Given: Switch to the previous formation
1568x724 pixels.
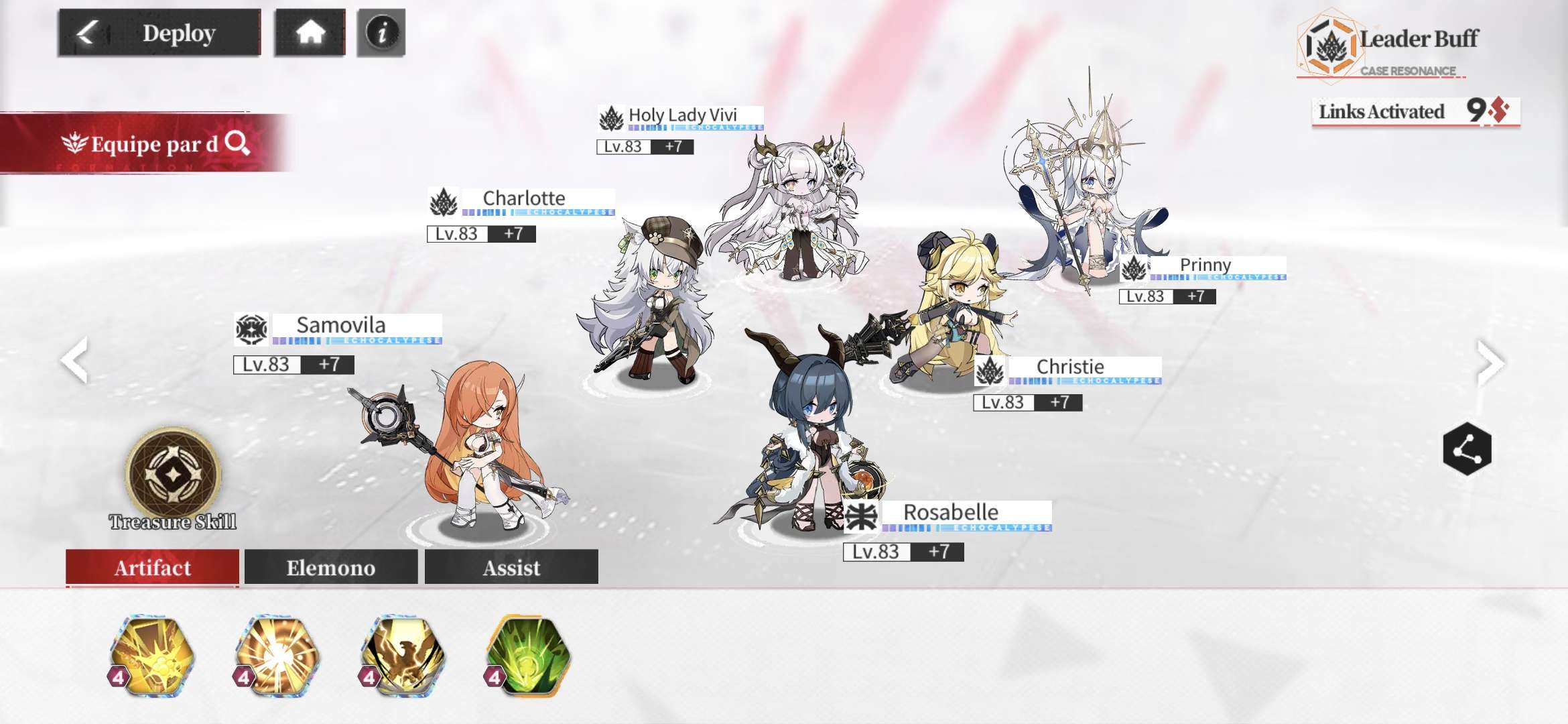Looking at the screenshot, I should point(74,360).
